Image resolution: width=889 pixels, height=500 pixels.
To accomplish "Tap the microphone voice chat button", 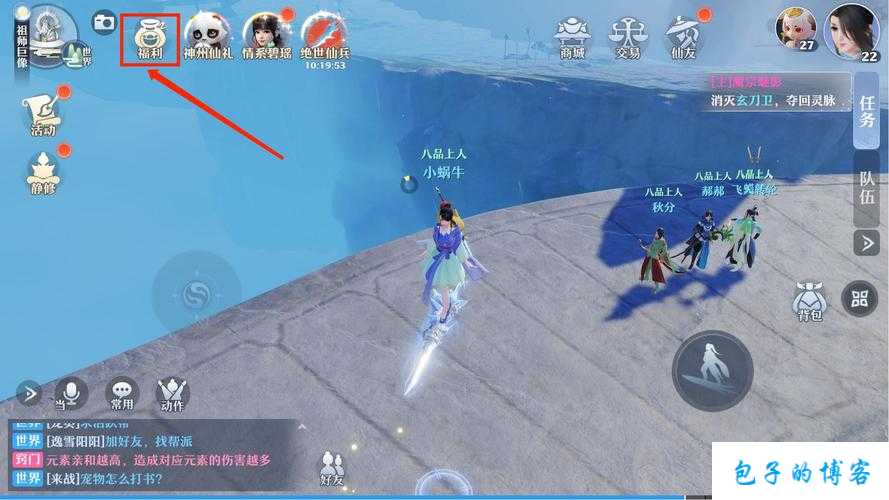I will point(70,393).
